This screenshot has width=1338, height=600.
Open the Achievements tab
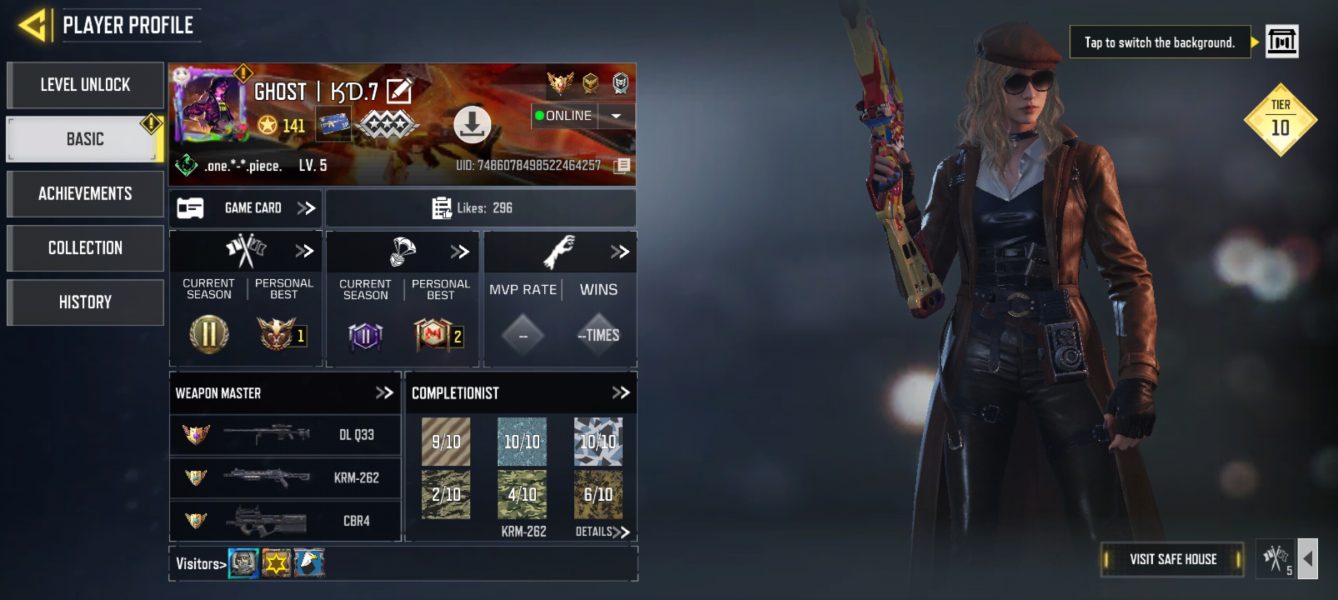point(85,193)
